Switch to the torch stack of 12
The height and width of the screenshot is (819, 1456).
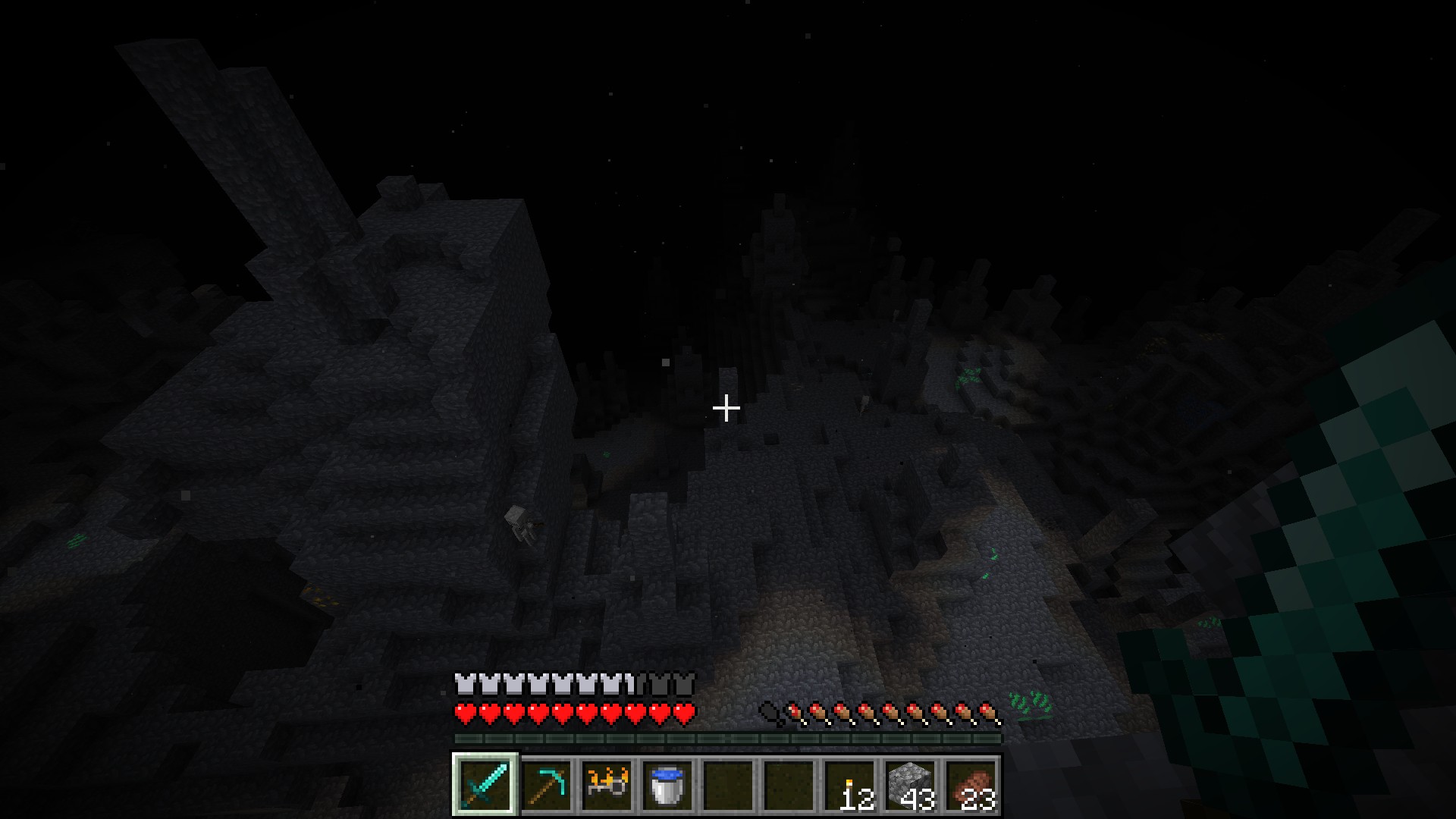849,784
